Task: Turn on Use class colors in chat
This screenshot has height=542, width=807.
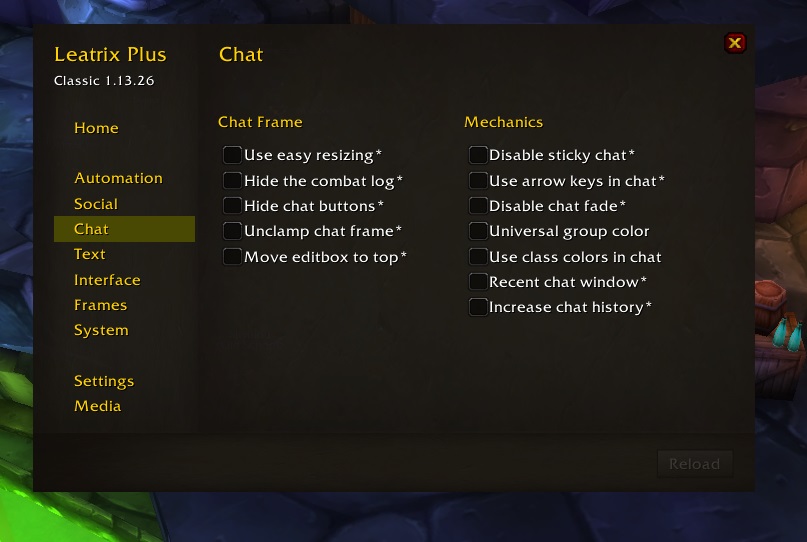Action: pyautogui.click(x=478, y=257)
